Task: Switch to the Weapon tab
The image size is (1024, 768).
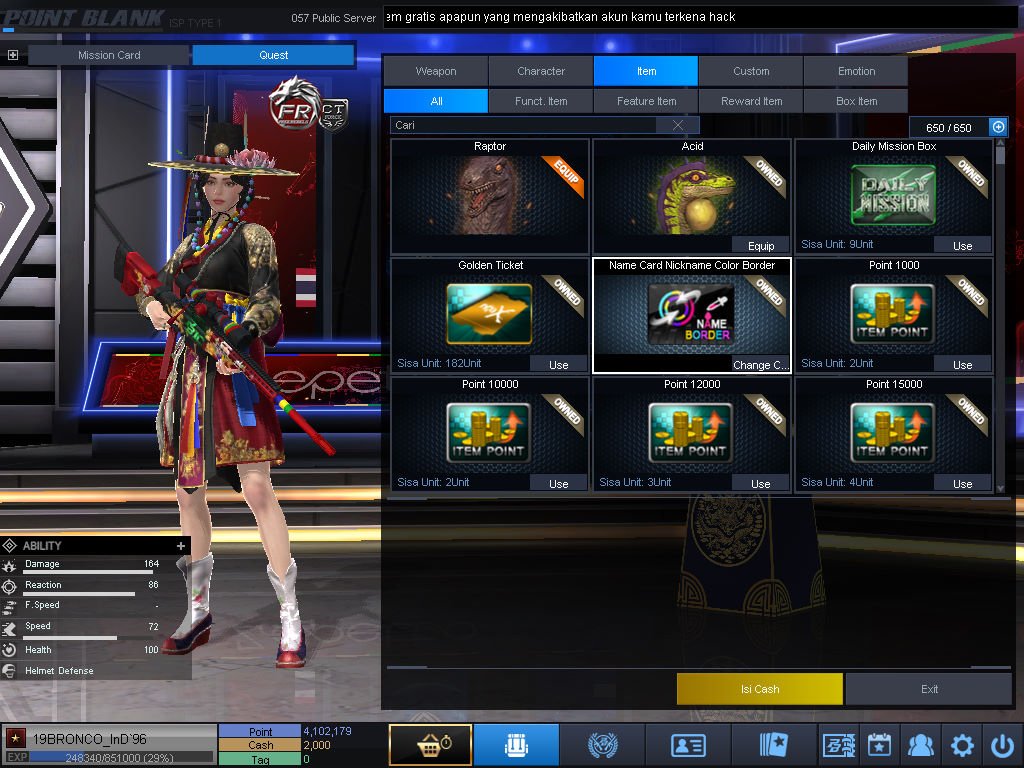Action: pos(436,71)
